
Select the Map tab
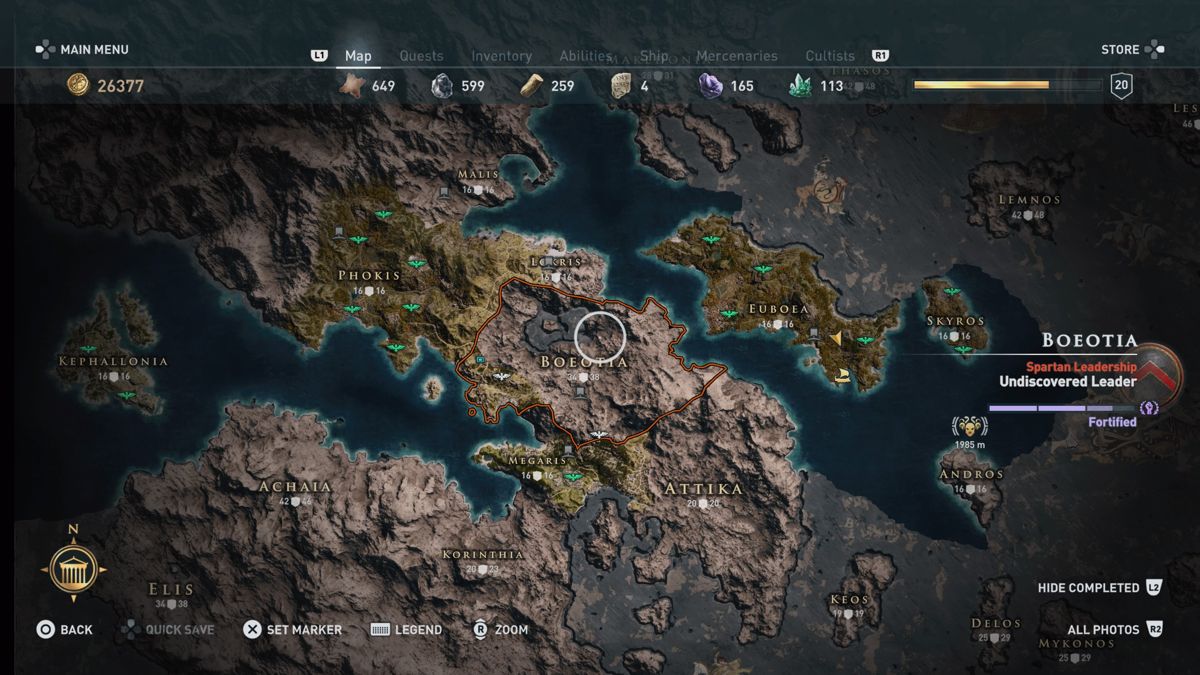(x=358, y=56)
